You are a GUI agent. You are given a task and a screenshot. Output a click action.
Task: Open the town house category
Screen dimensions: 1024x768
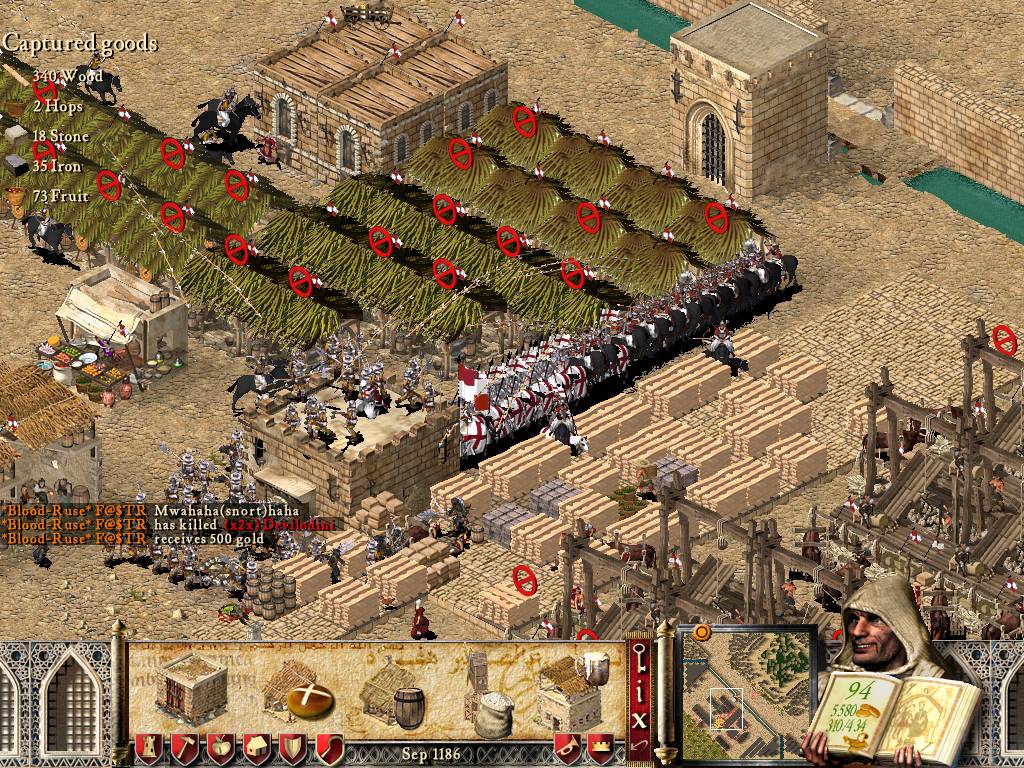[x=256, y=747]
